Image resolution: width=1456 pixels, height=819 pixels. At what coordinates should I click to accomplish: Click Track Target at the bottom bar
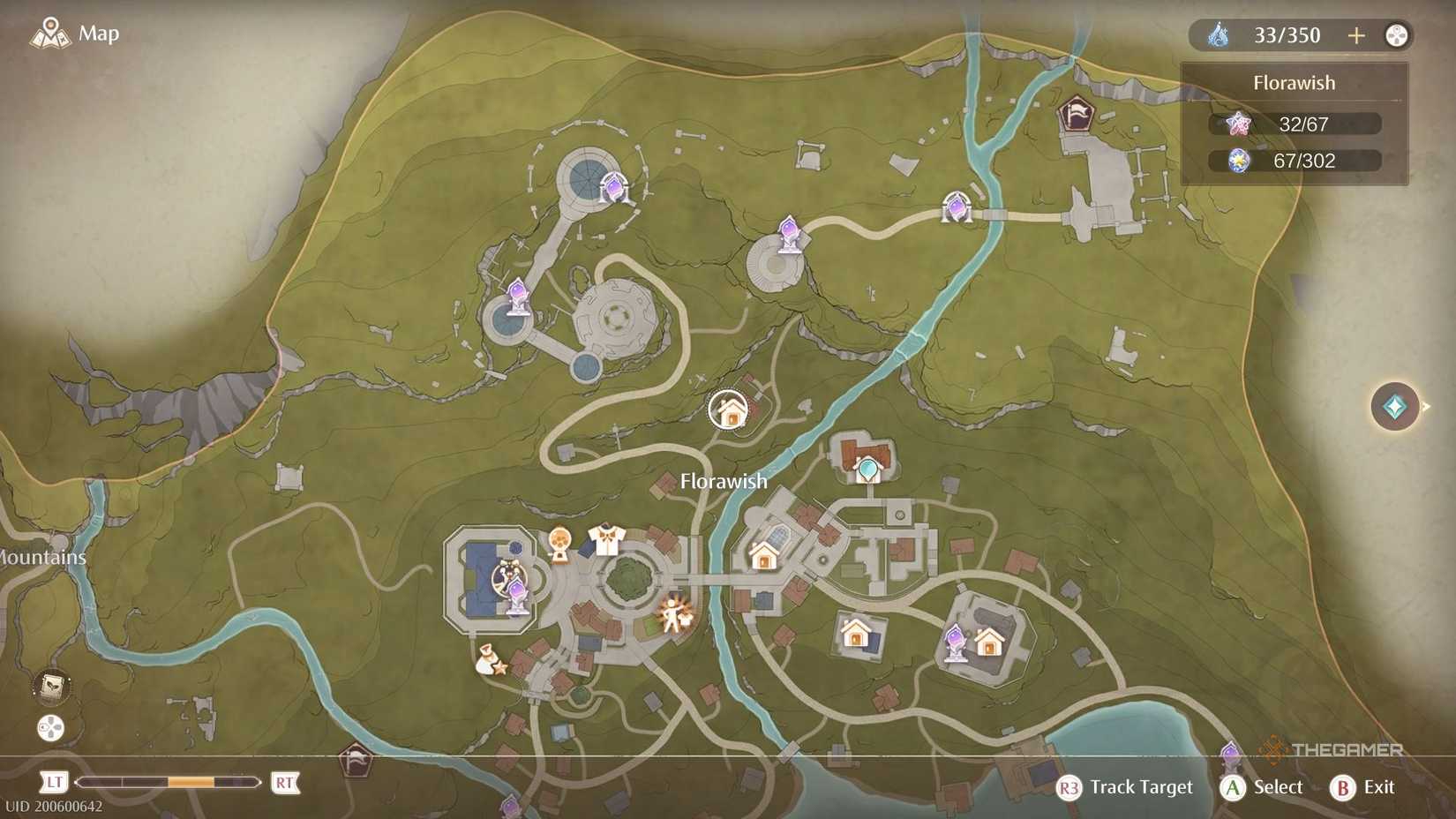[x=1141, y=787]
